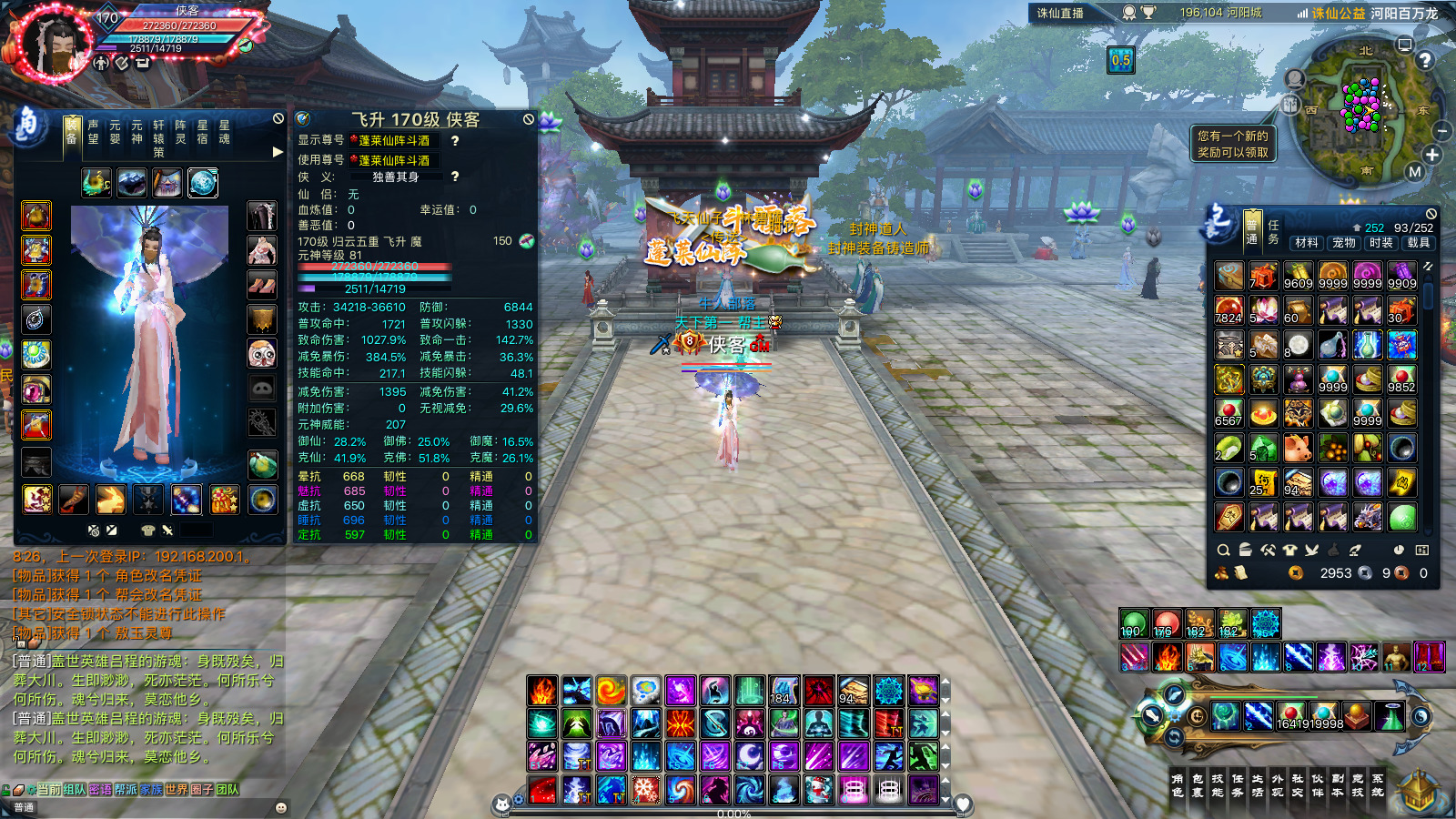
Task: Open the full map with M button
Action: coord(1414,171)
